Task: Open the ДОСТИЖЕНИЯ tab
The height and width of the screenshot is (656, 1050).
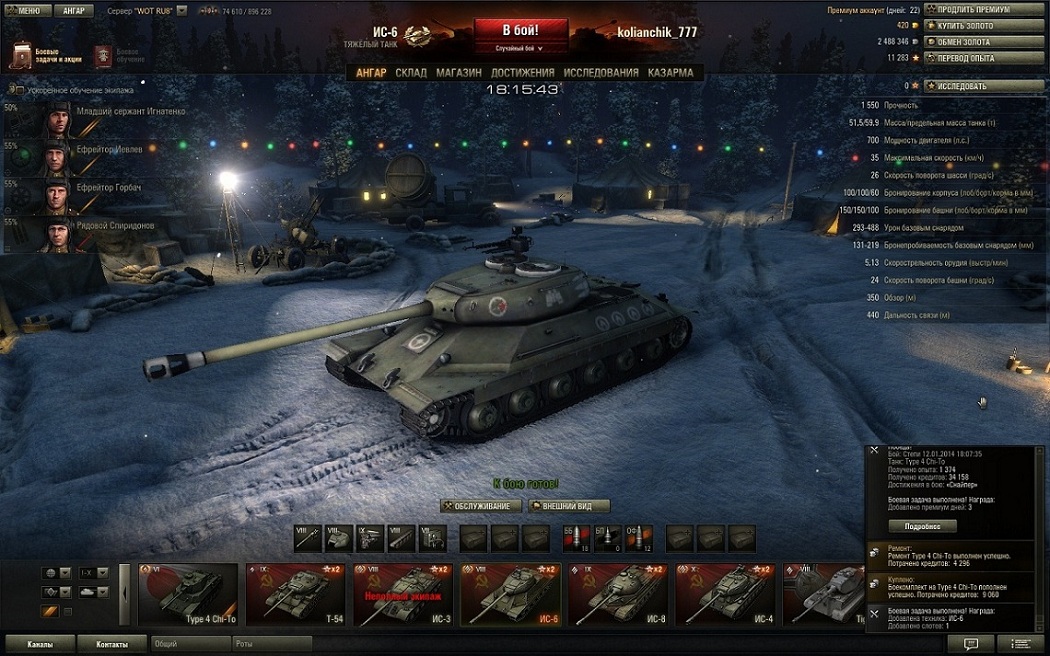Action: [522, 73]
